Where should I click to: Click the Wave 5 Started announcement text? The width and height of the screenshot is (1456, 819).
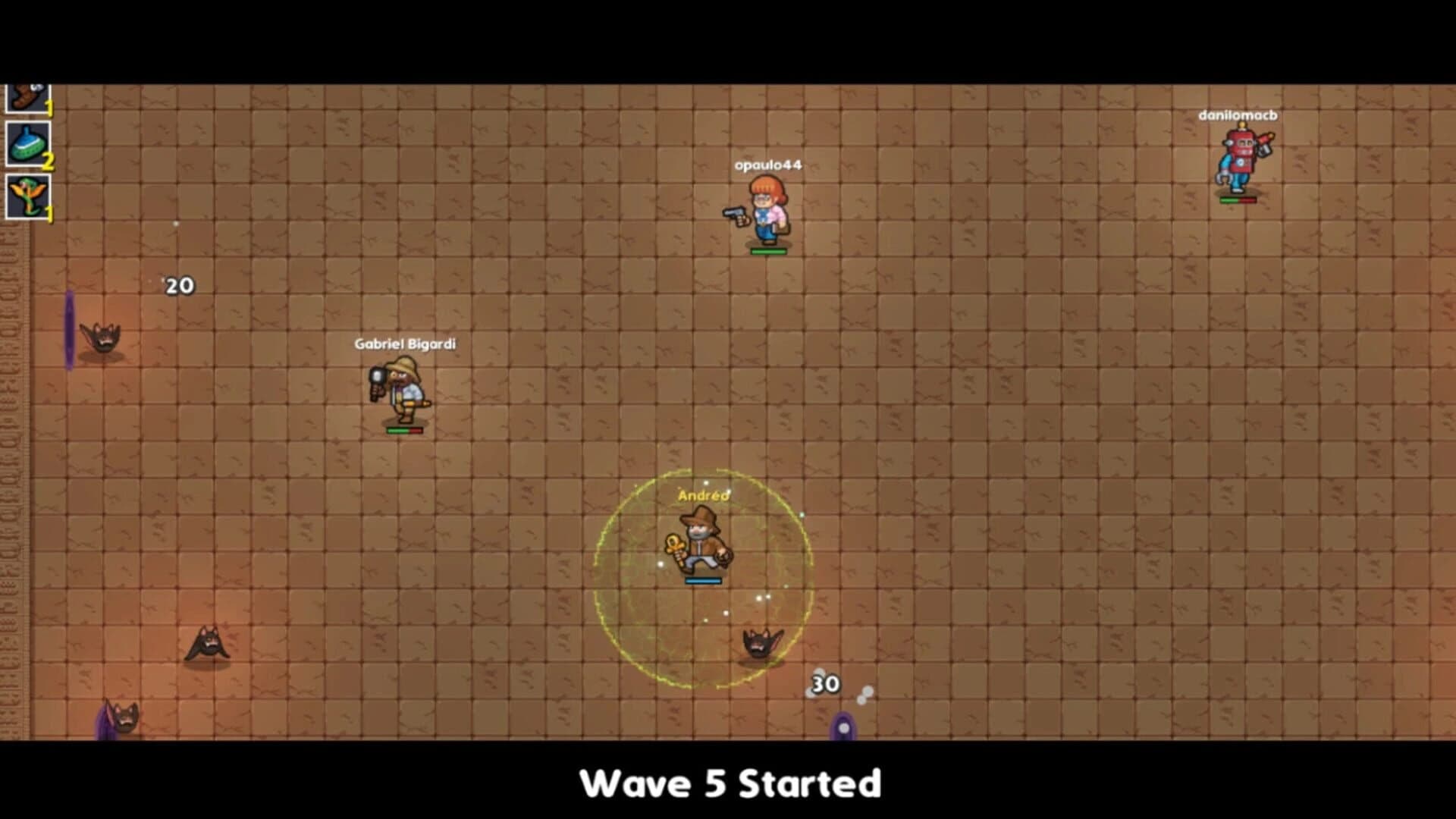[730, 785]
